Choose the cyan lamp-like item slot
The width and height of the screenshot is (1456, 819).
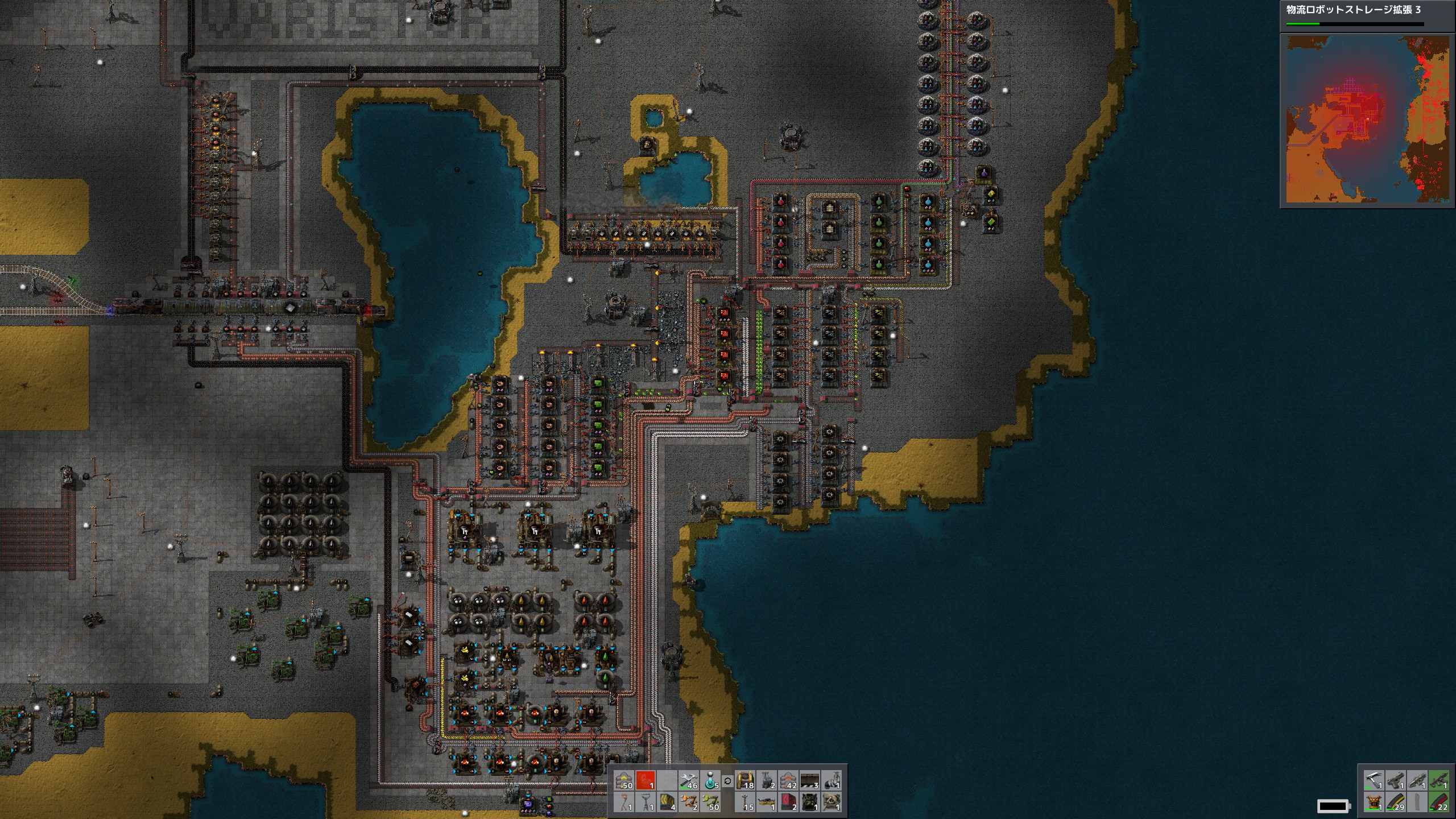tap(710, 781)
